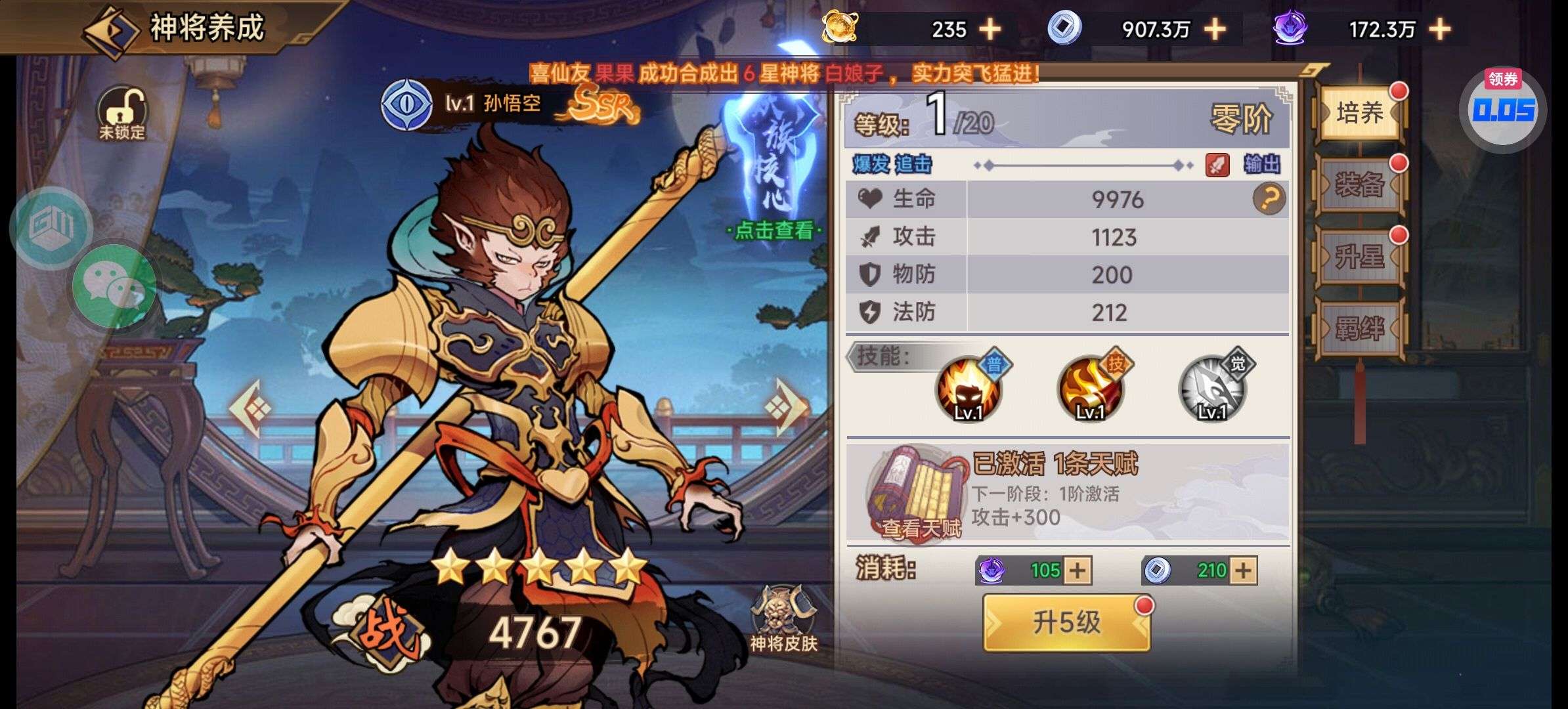Open the 装备 equipment tab
Viewport: 1568px width, 709px height.
1359,185
